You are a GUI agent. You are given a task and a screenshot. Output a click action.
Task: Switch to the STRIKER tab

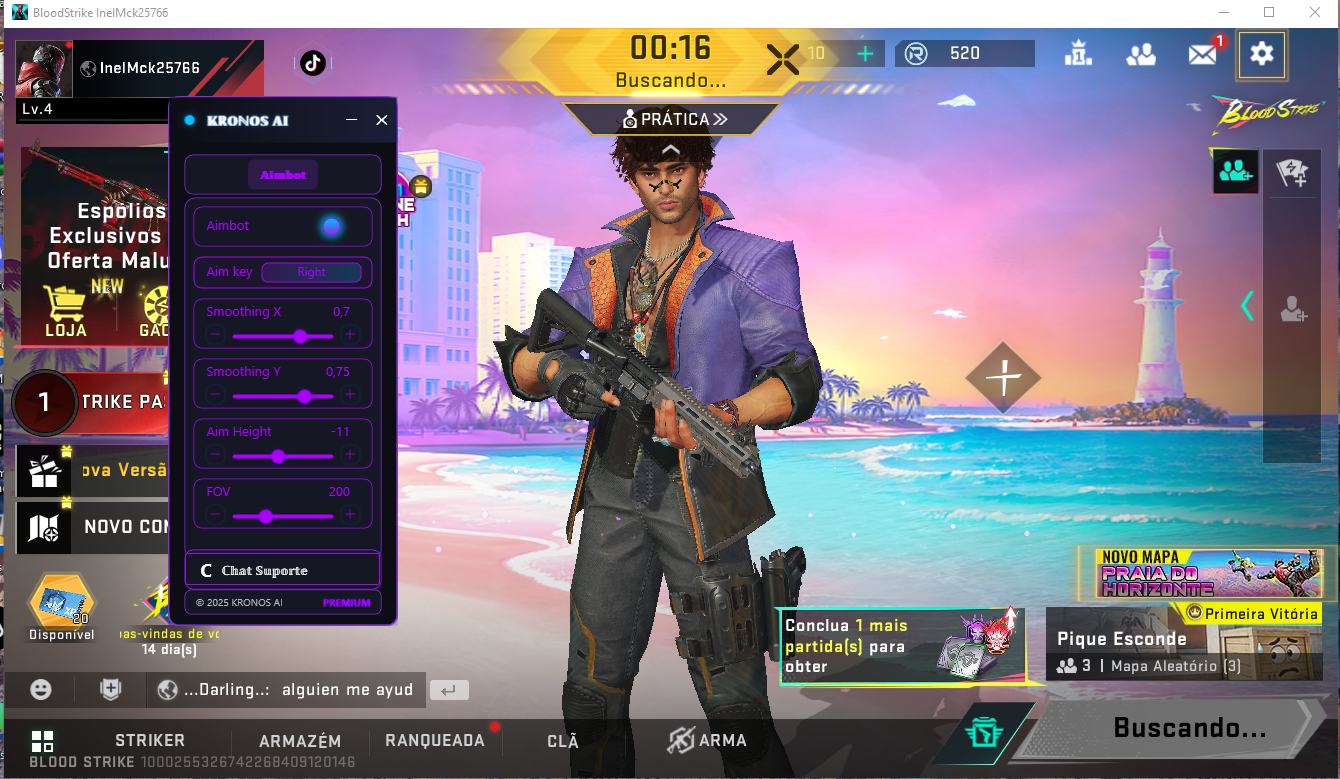point(150,741)
